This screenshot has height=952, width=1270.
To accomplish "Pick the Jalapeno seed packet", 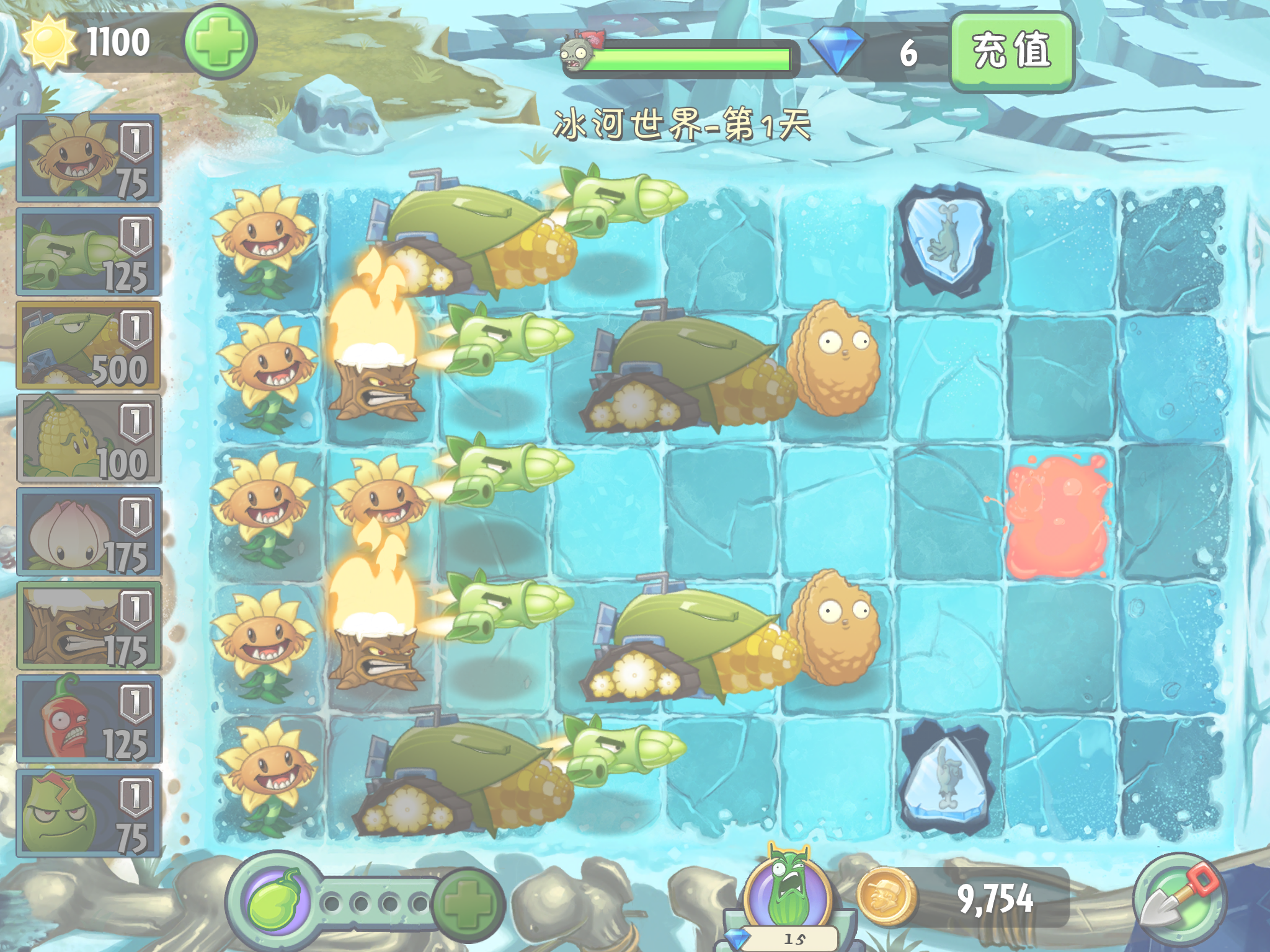I will point(89,720).
